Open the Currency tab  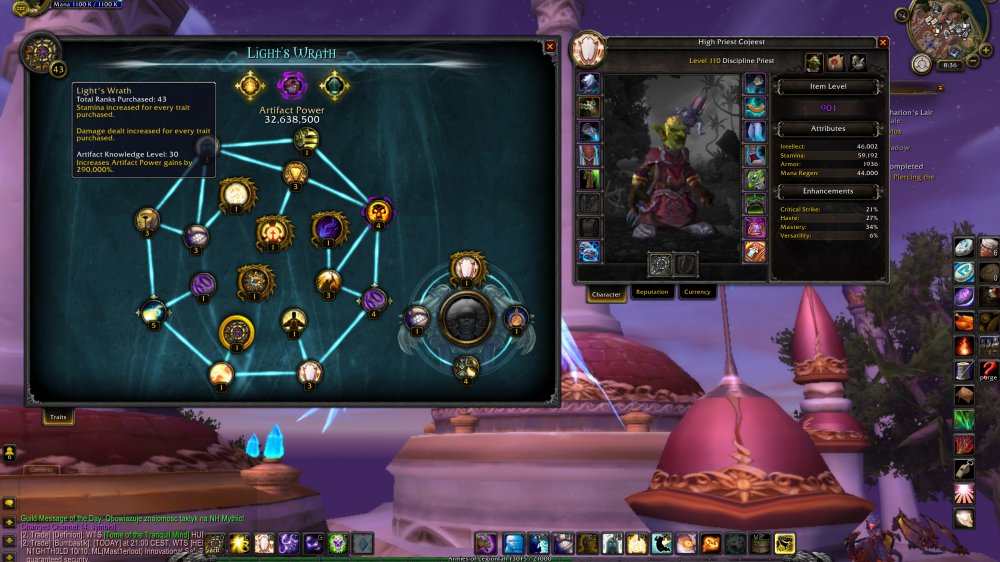point(696,293)
